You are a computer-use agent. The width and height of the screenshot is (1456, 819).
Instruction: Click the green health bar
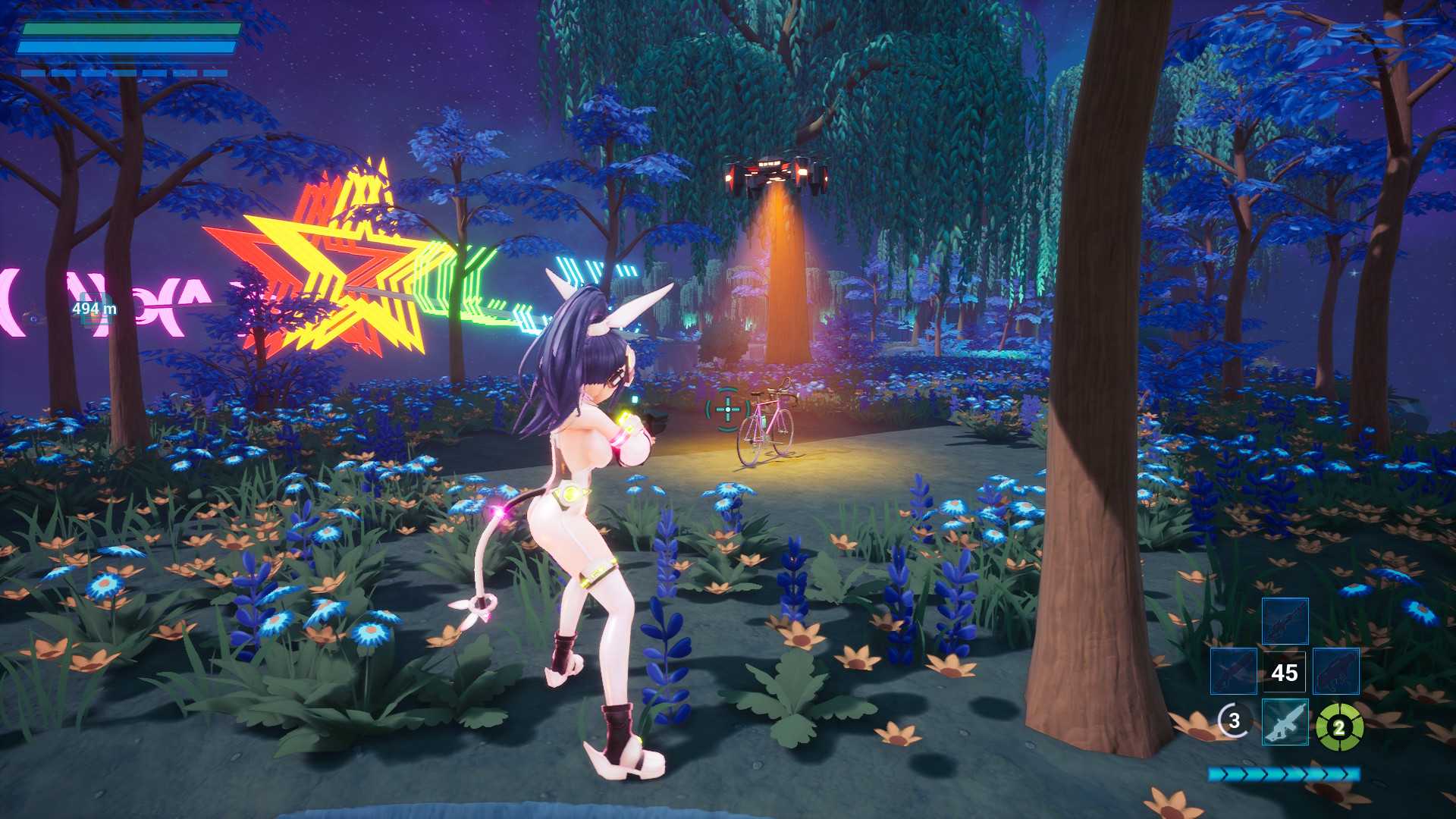(x=133, y=30)
